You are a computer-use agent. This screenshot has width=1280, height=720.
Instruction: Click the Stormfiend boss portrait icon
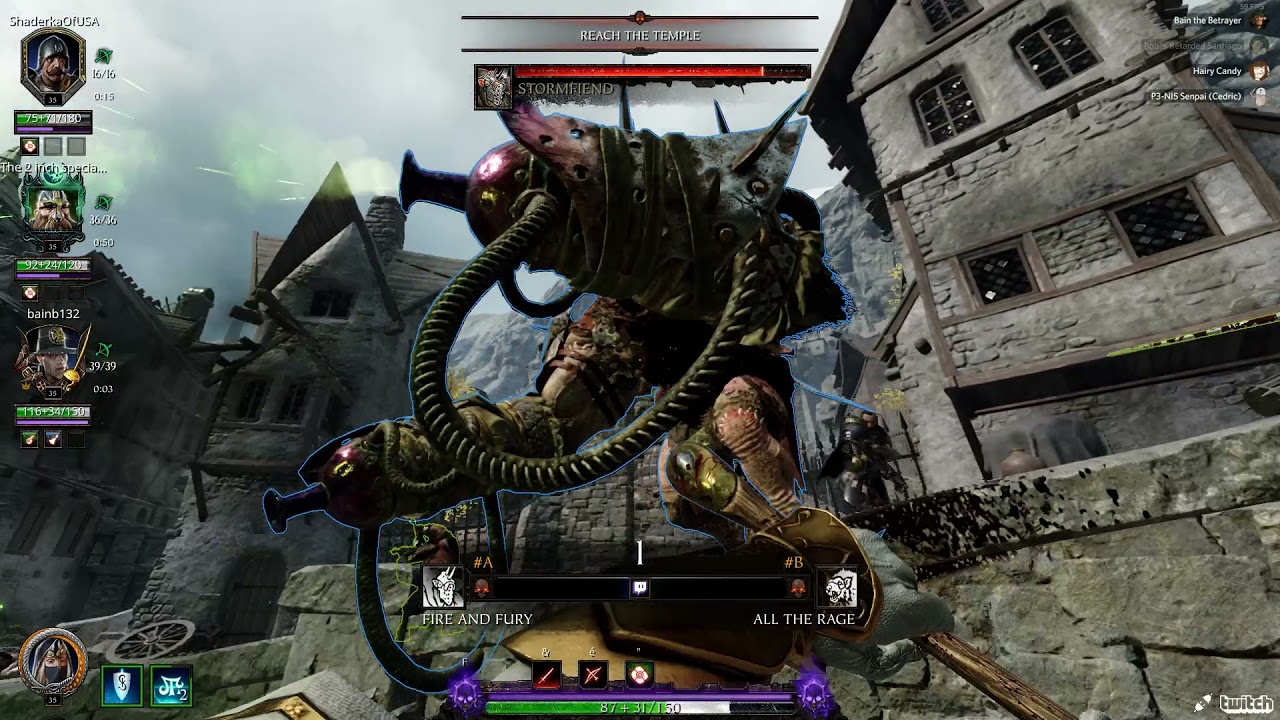(493, 88)
